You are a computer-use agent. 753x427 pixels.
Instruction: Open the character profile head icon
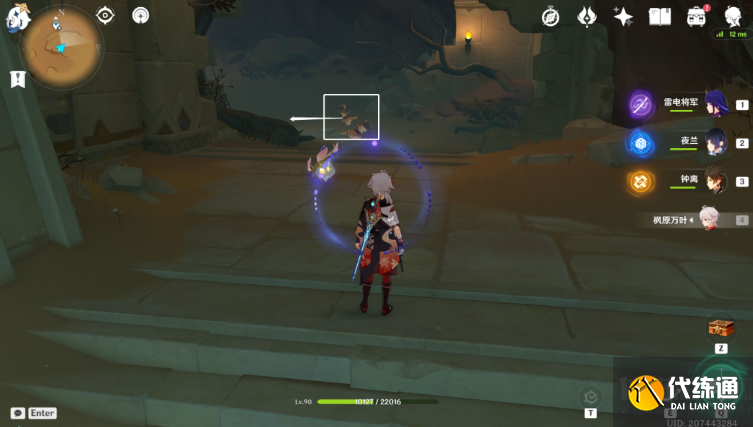click(x=732, y=16)
